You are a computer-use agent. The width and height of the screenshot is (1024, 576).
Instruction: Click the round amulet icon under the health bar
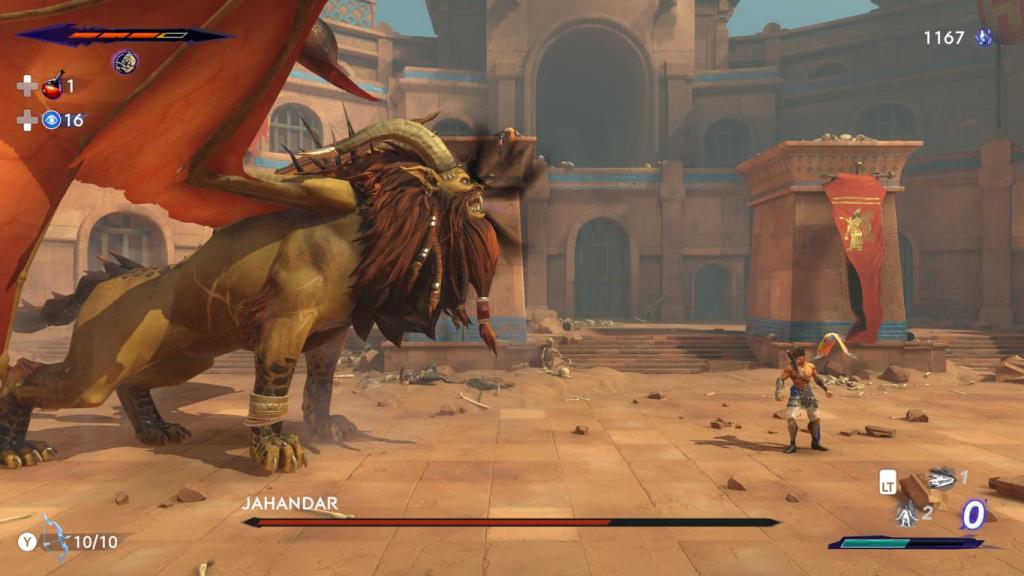(x=125, y=62)
